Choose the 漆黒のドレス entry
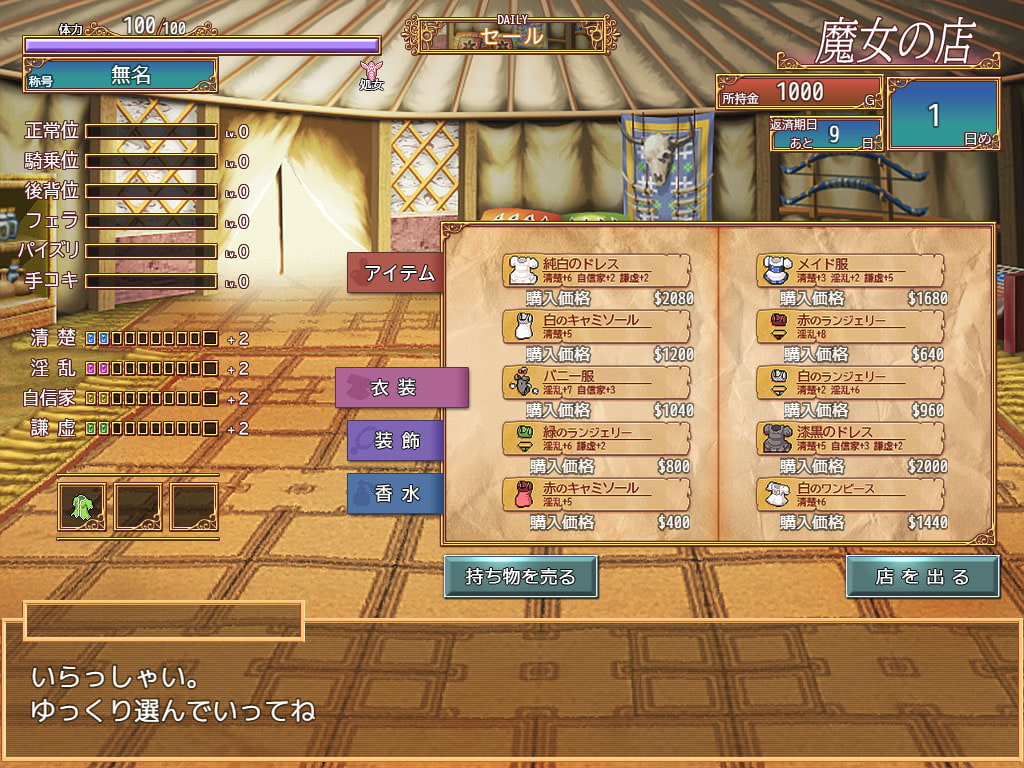The width and height of the screenshot is (1024, 768). coord(850,438)
